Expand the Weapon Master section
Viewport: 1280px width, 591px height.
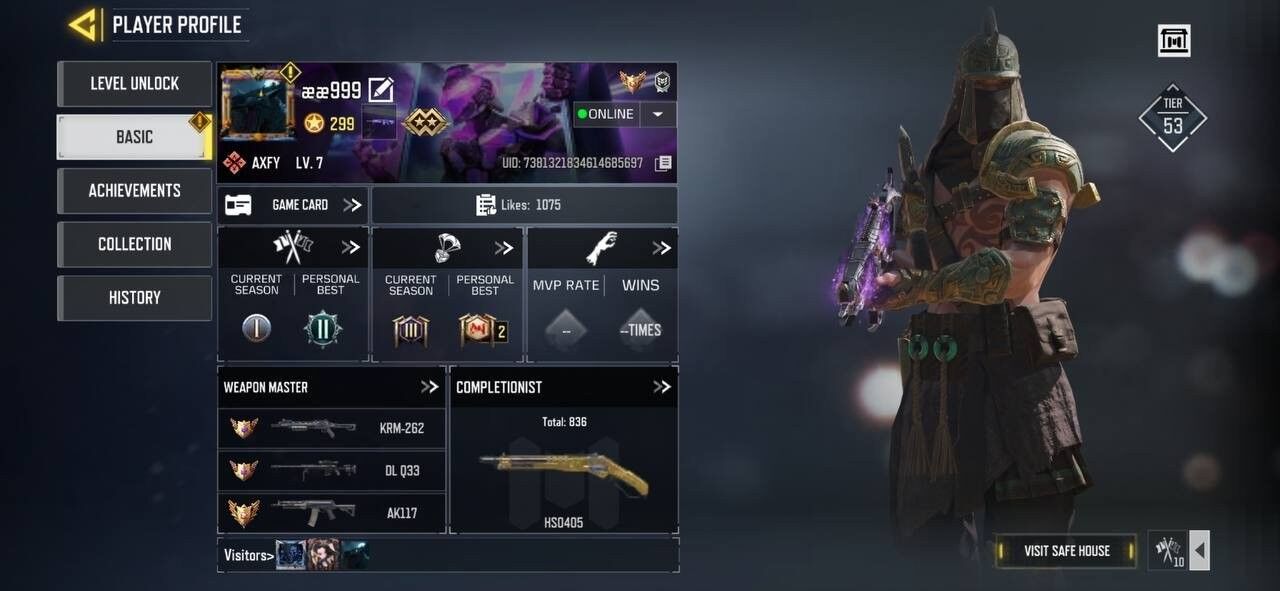(x=430, y=387)
